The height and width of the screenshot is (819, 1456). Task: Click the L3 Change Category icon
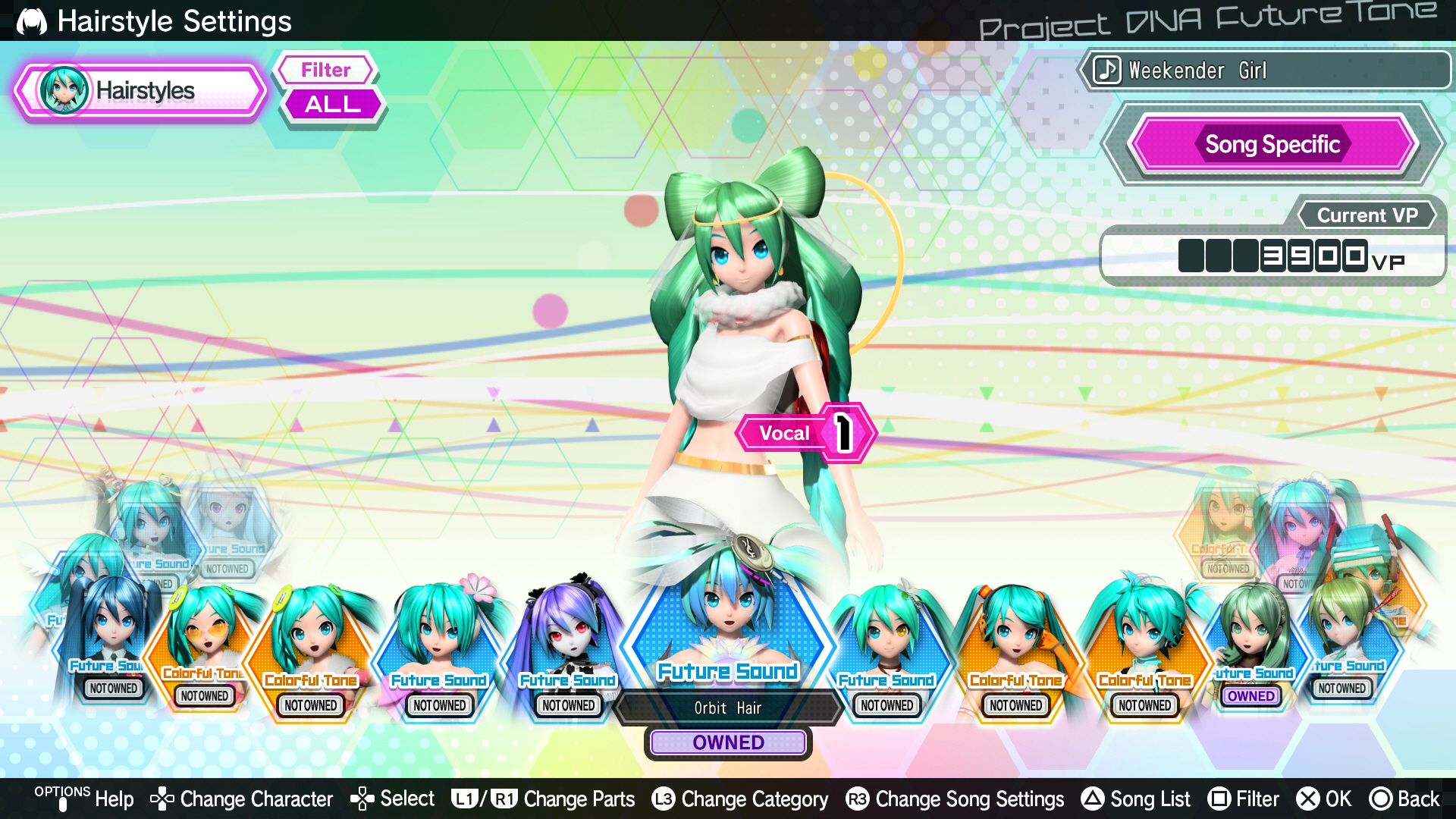(661, 799)
